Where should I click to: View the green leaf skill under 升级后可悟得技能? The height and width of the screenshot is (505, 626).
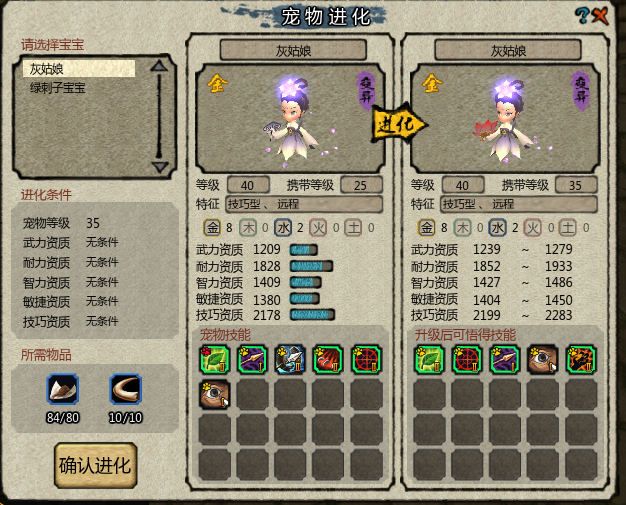(x=430, y=360)
